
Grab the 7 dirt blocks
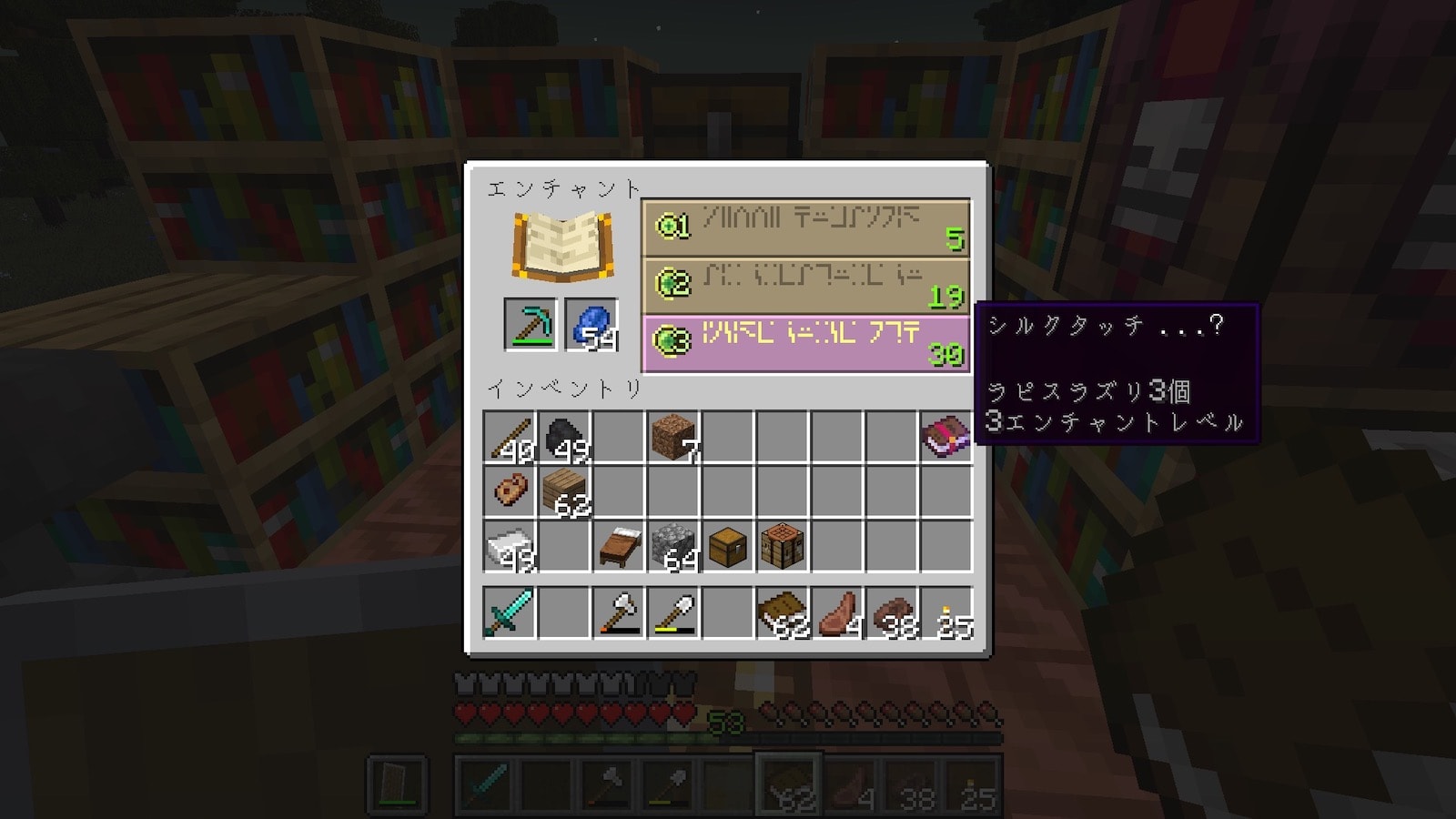(x=673, y=438)
